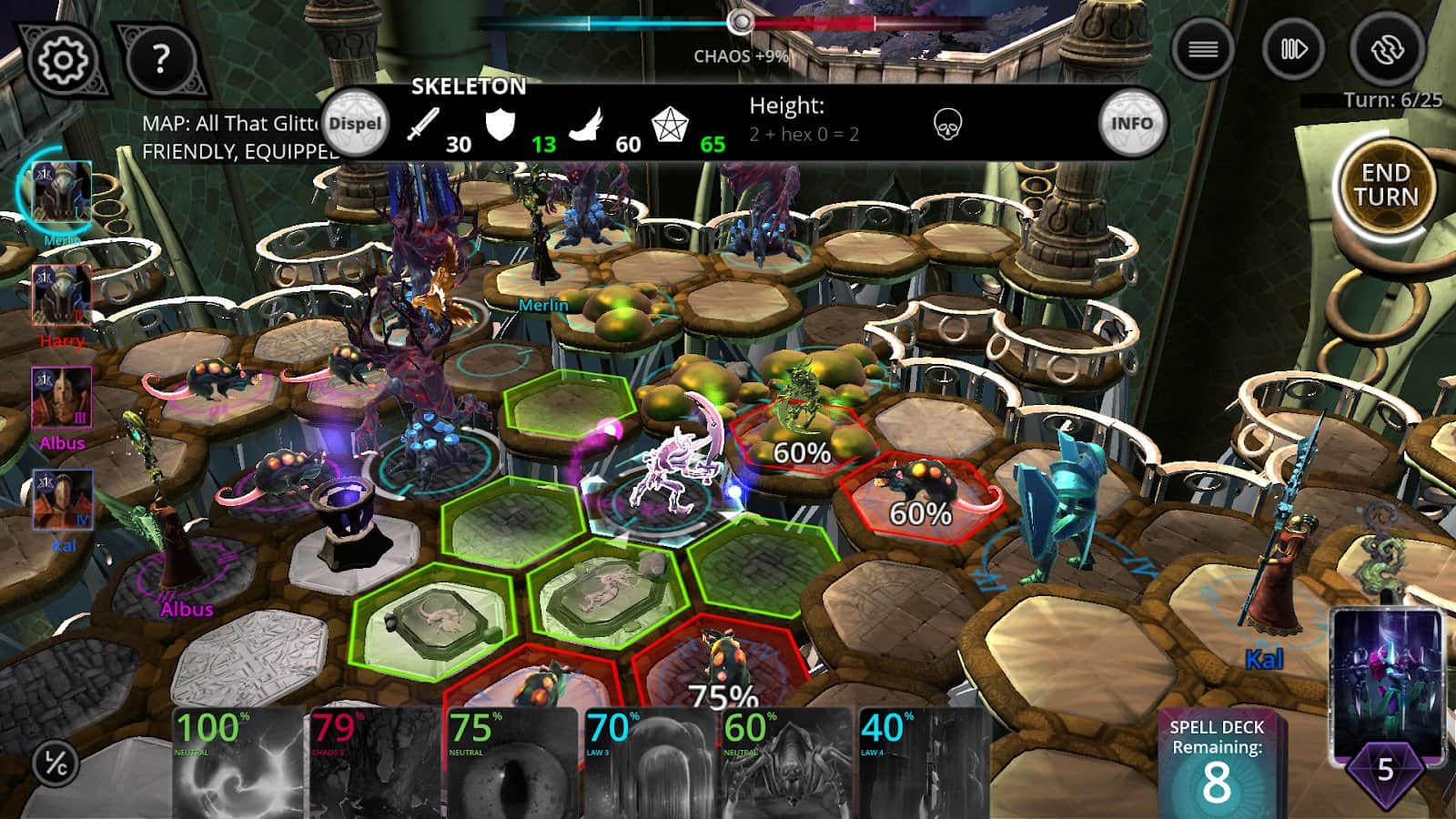Open the three-line list menu
Screen dimensions: 1456x819
point(1202,49)
